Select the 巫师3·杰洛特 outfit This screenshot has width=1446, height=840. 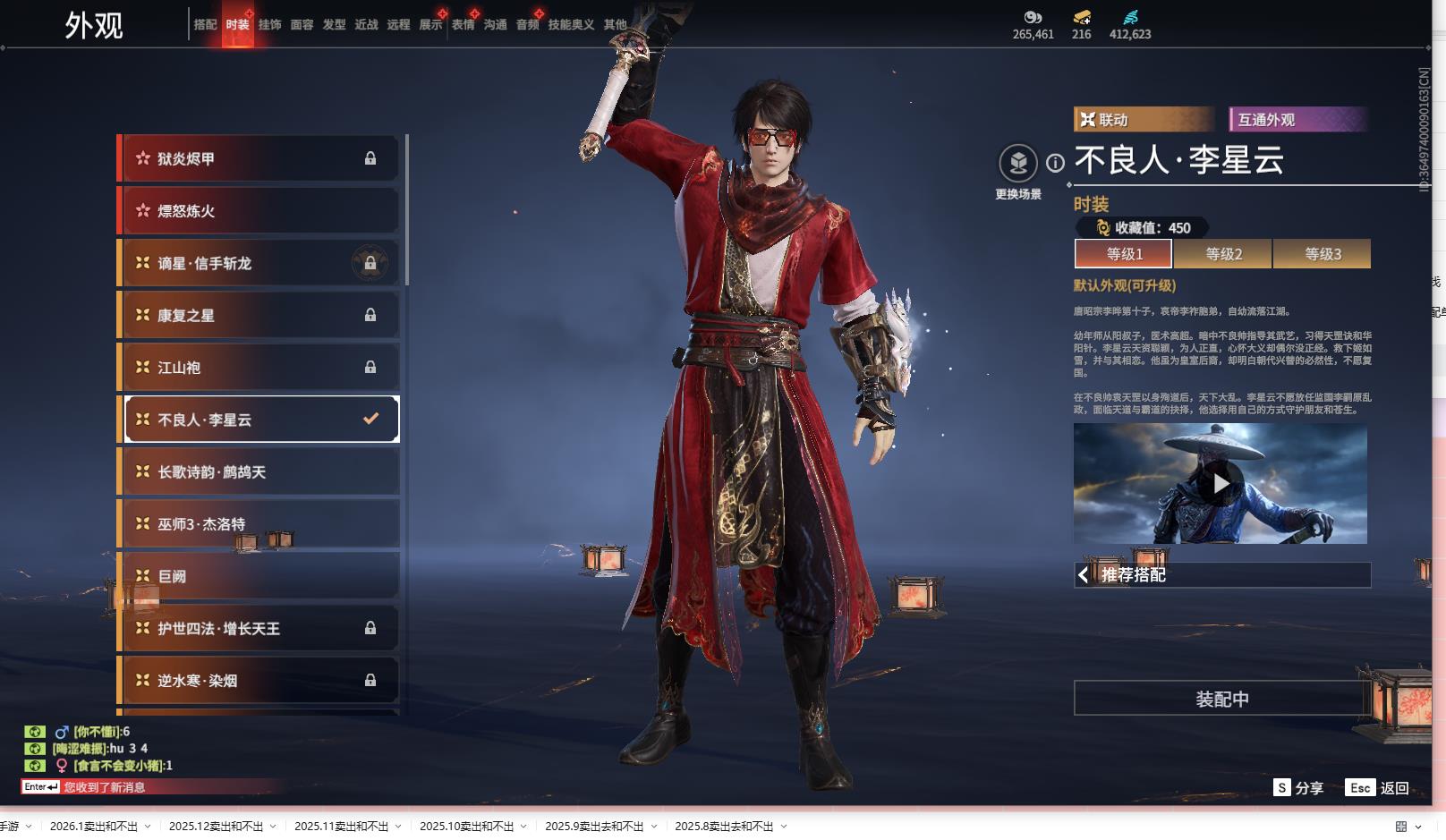(x=259, y=524)
